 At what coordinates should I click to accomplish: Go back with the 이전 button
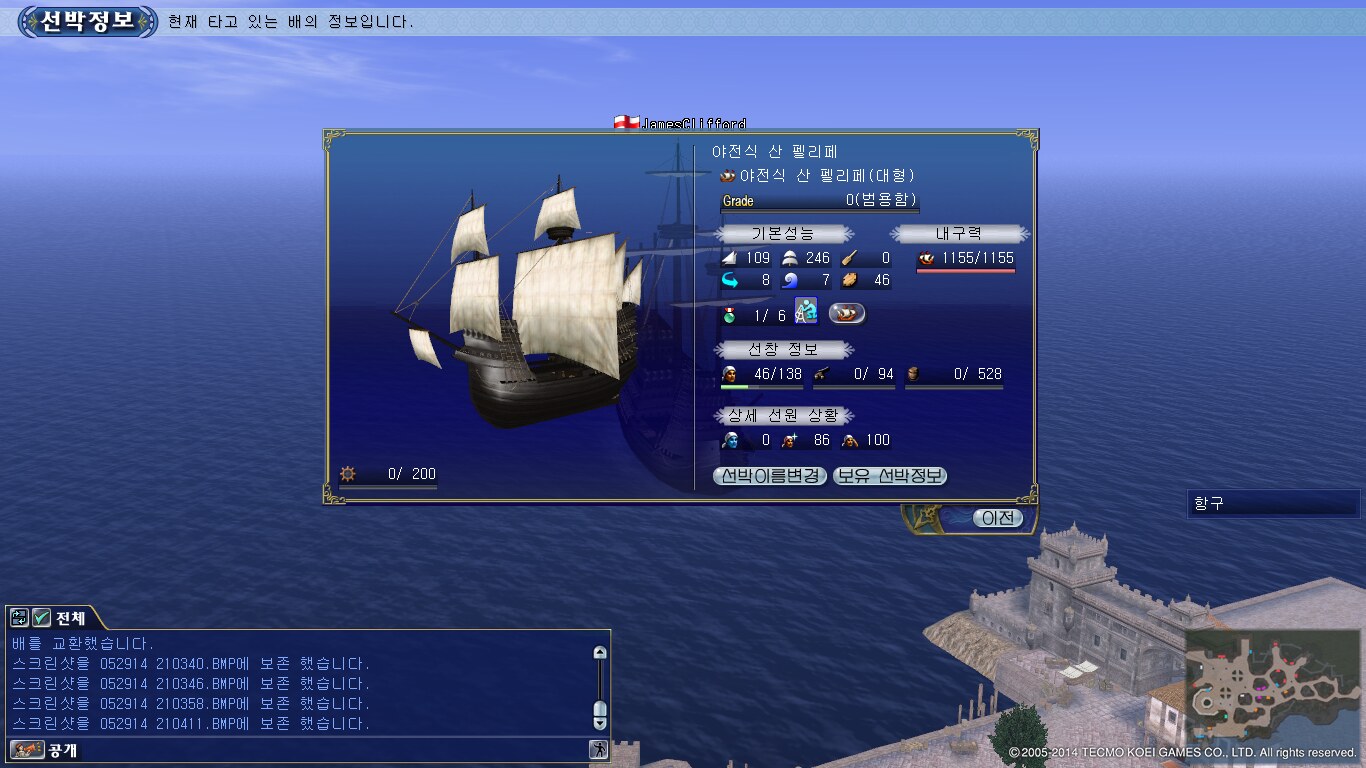(997, 518)
